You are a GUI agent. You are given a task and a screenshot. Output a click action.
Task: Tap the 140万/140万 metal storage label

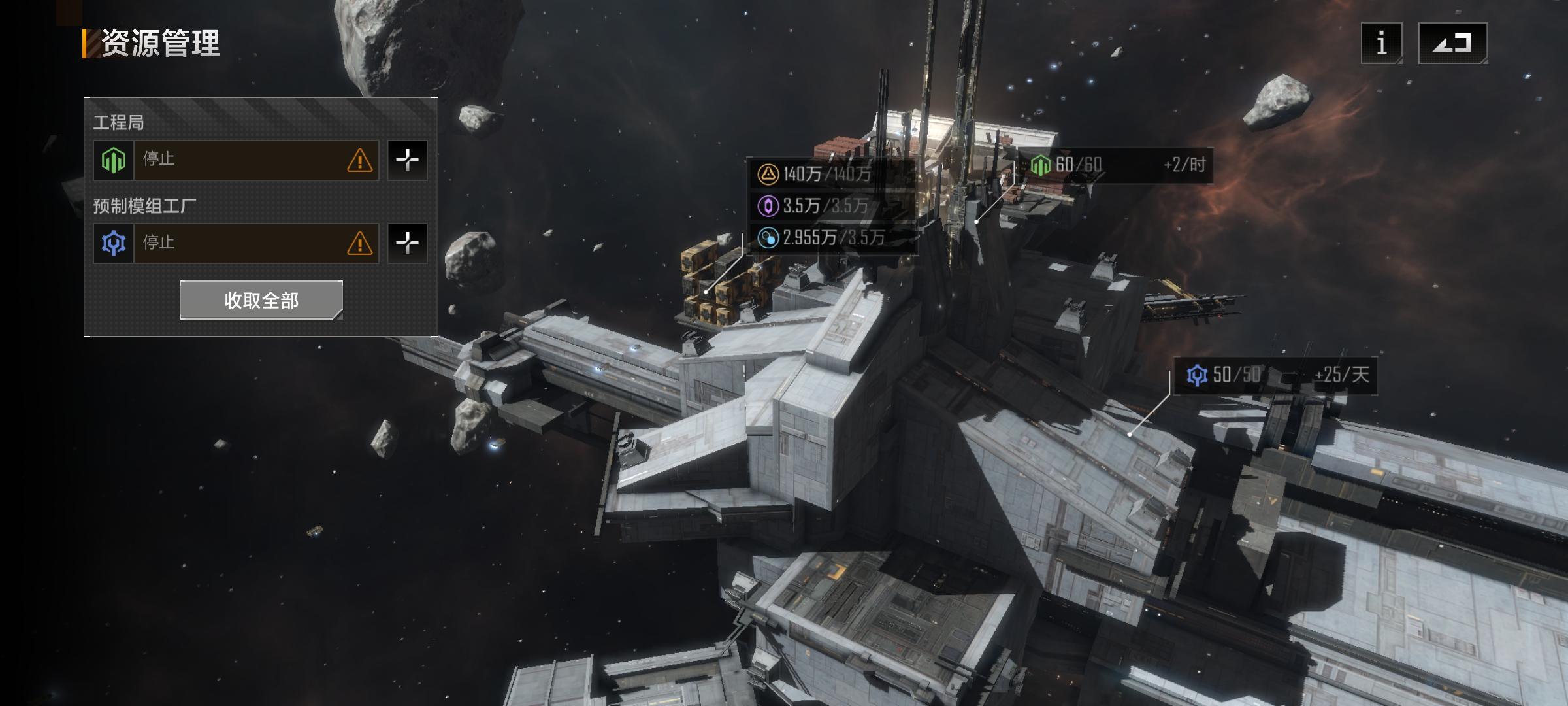click(827, 174)
